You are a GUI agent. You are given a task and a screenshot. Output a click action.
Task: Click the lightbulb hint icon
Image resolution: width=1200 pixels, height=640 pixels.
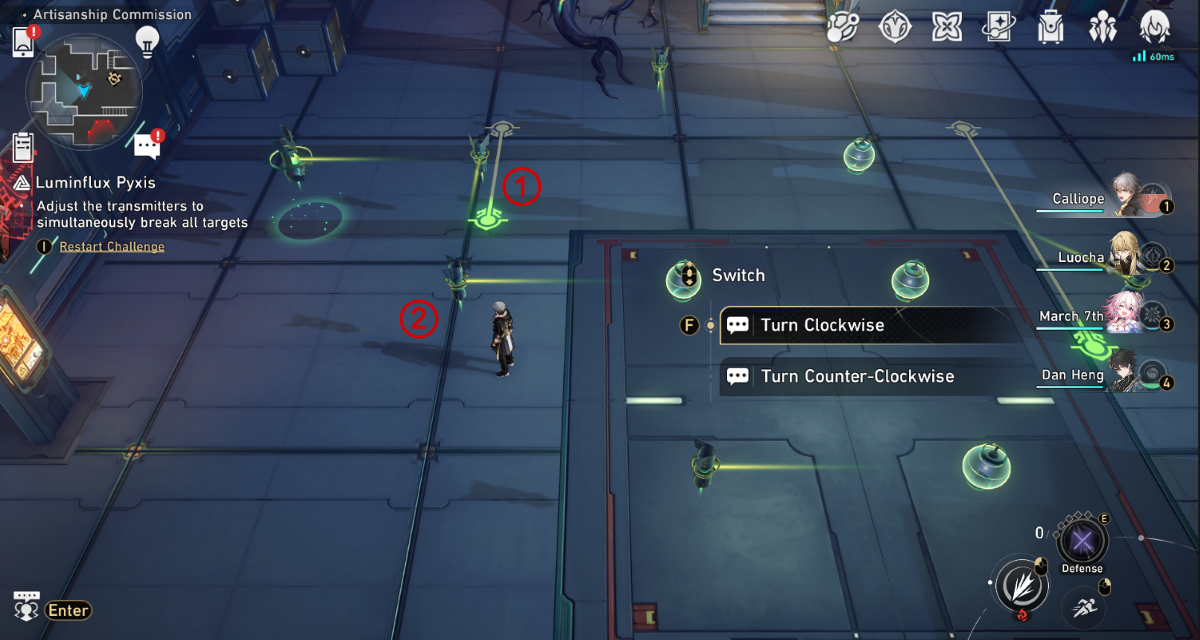tap(148, 41)
